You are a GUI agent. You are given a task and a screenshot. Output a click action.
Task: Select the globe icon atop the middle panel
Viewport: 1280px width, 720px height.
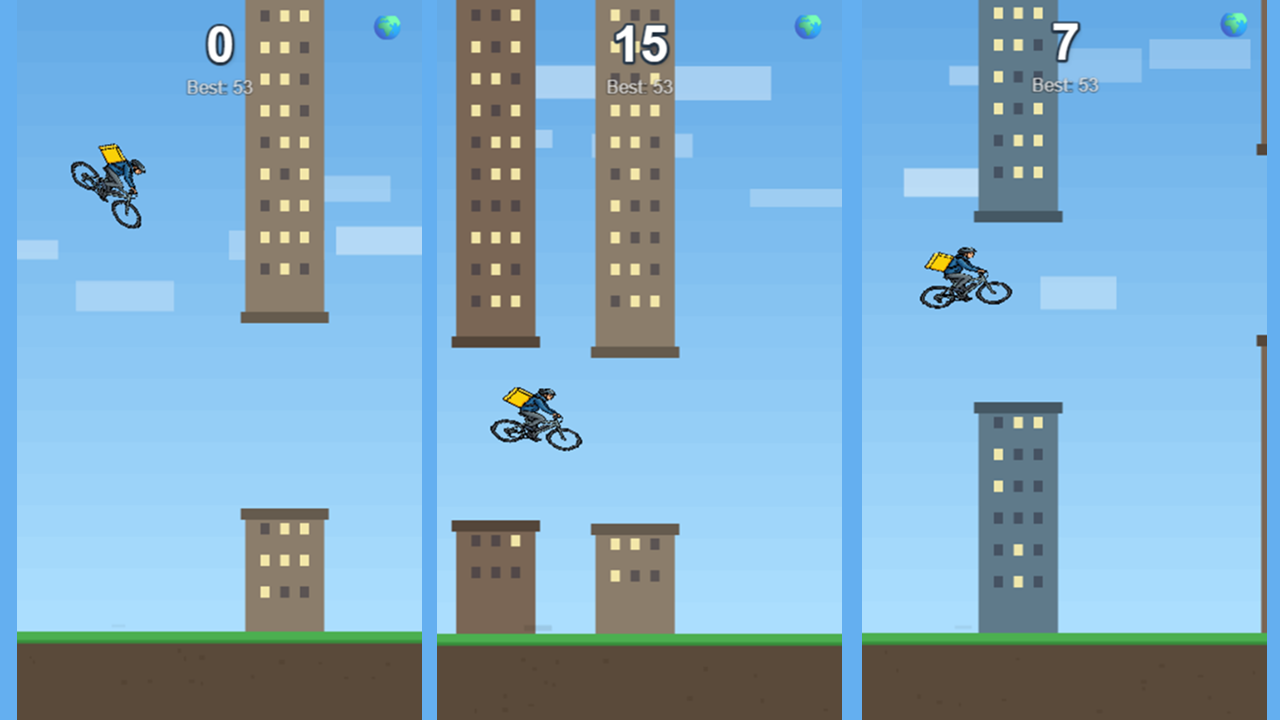point(806,27)
